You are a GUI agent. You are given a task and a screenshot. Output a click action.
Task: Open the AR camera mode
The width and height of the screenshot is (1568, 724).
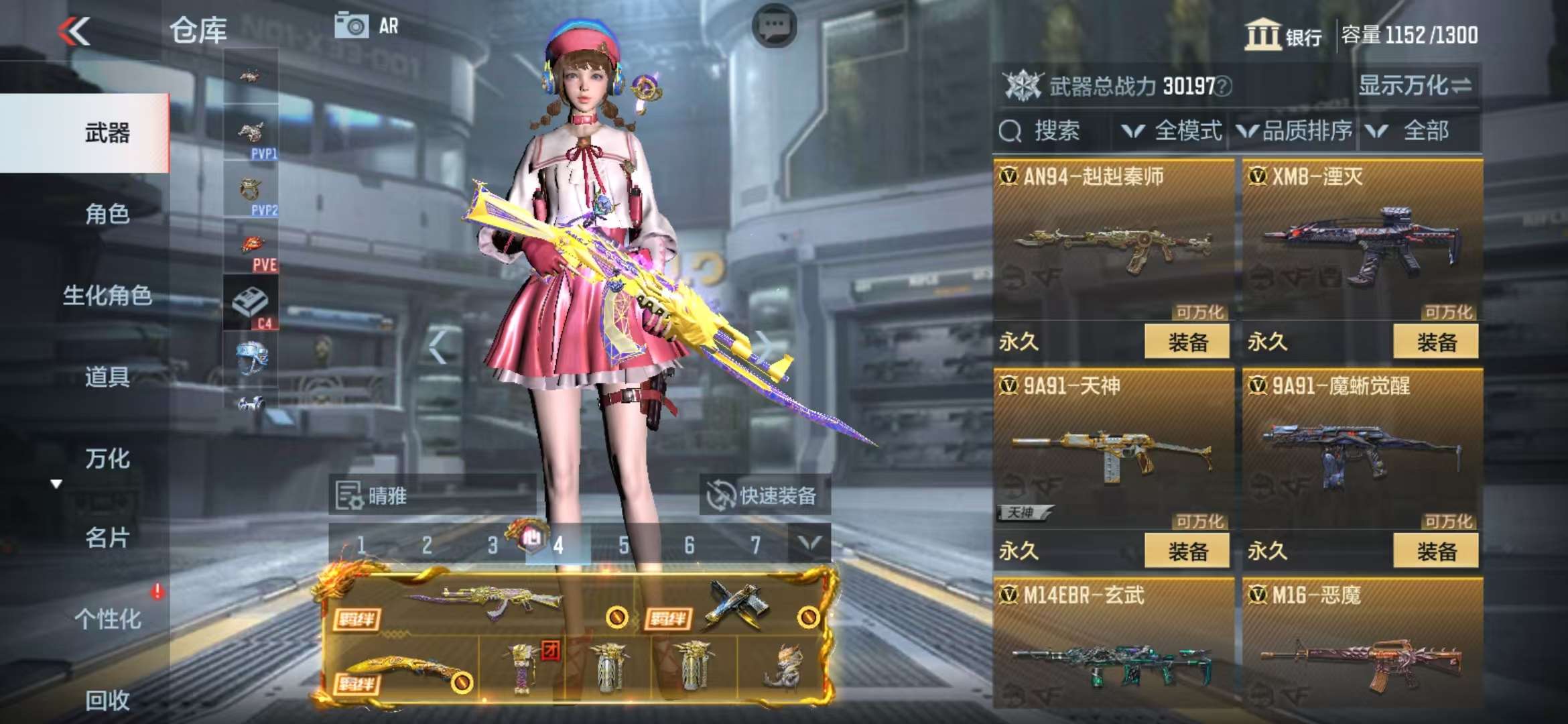click(367, 27)
